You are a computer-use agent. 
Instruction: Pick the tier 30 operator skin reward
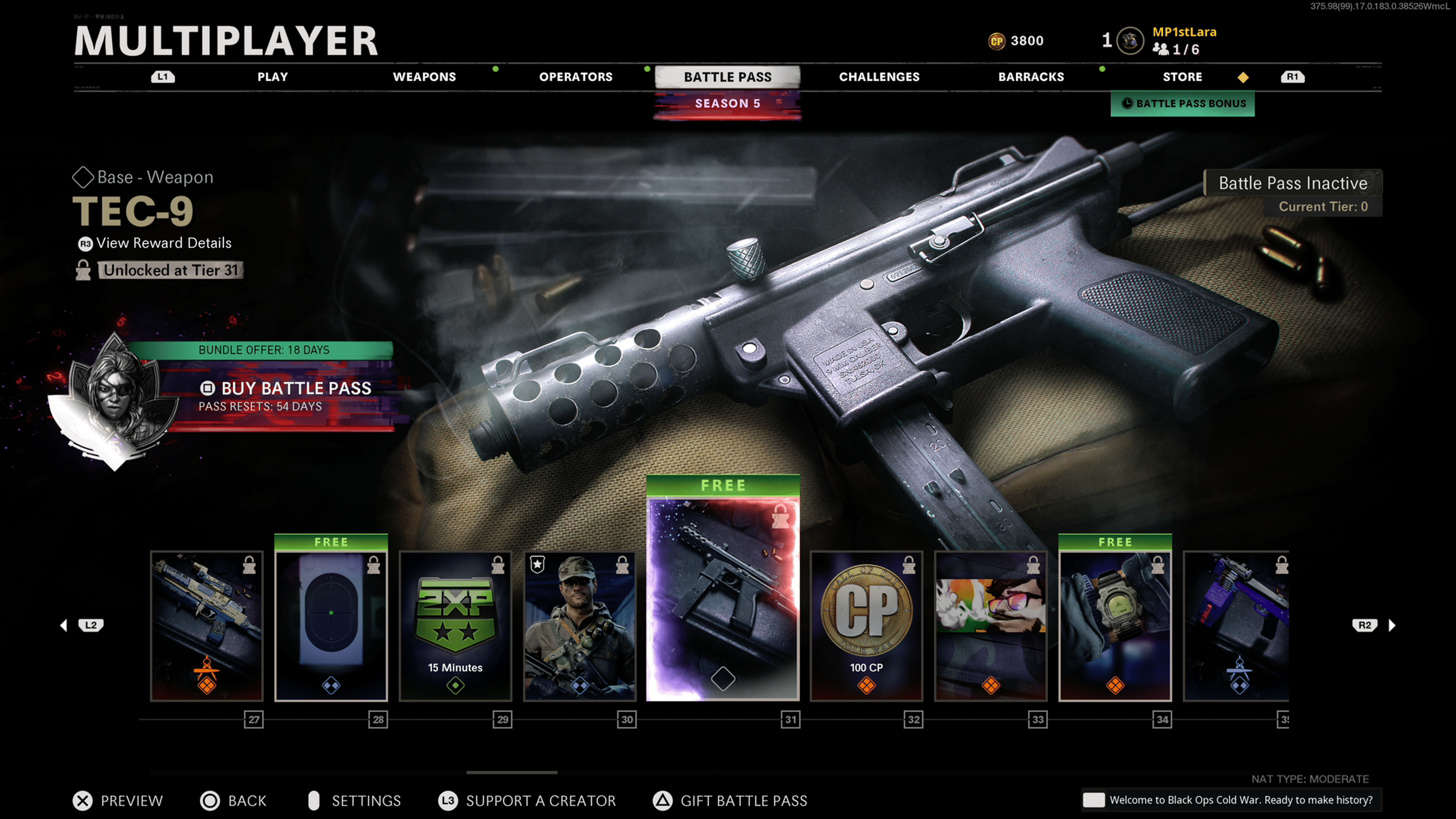[579, 626]
